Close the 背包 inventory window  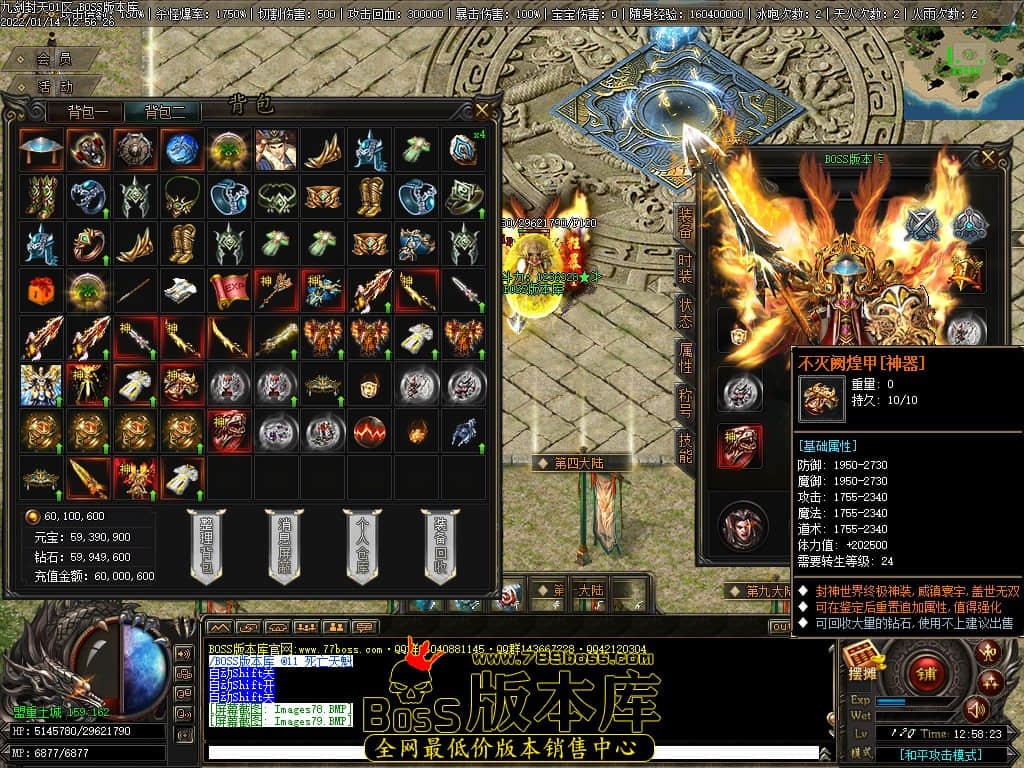click(483, 109)
